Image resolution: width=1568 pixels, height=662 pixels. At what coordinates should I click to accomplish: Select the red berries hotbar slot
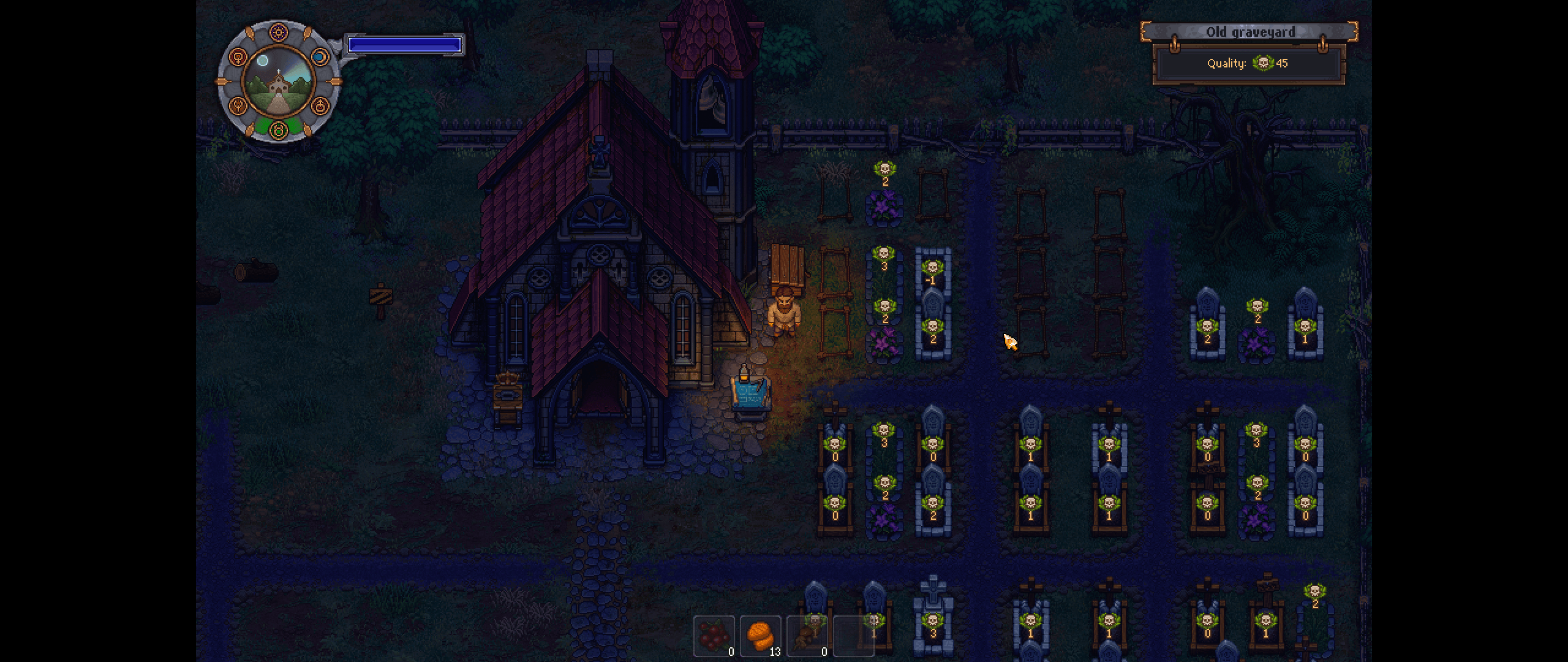(714, 636)
